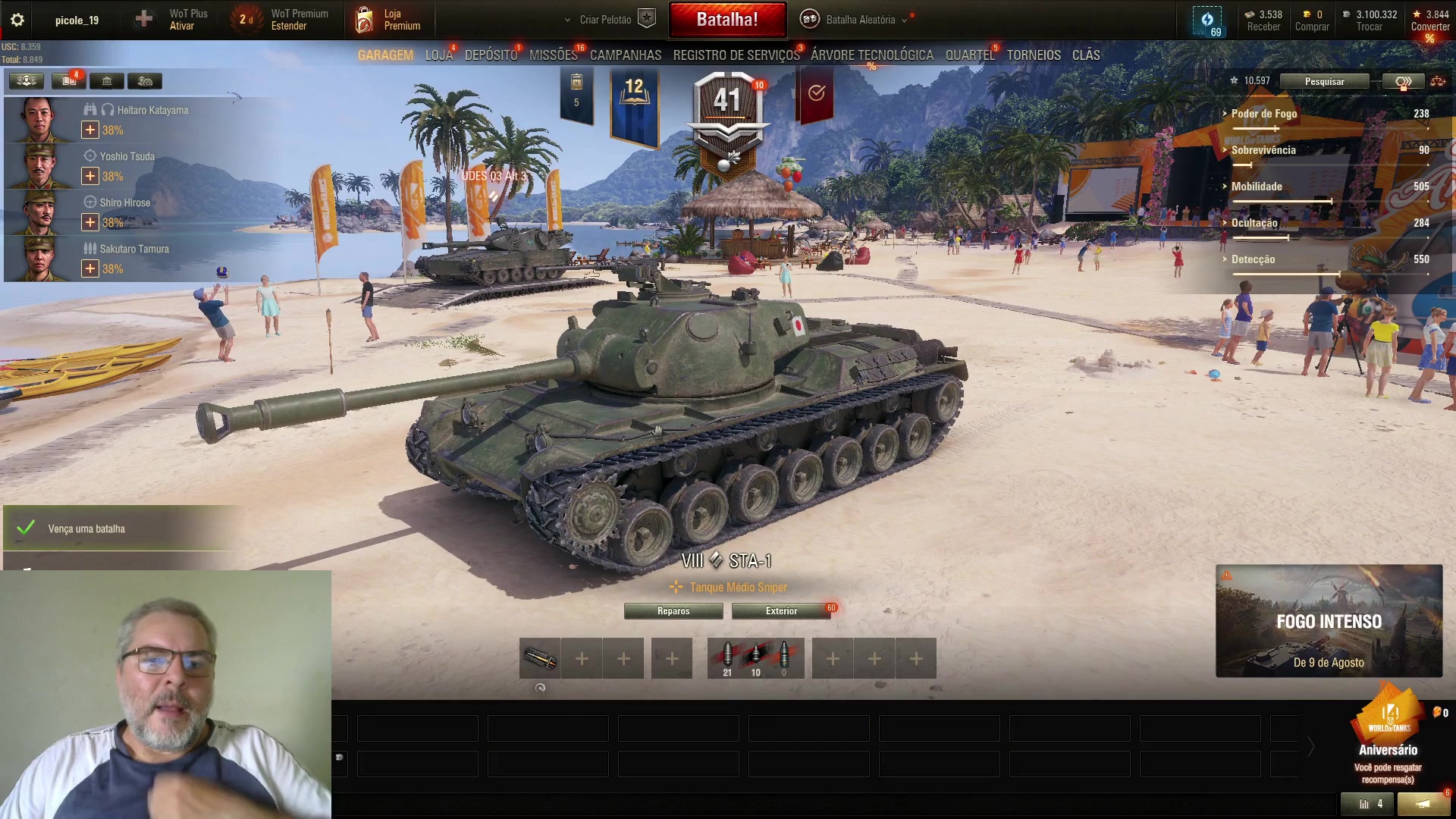The height and width of the screenshot is (819, 1456).
Task: Select the AP shell slot showing 21 rounds
Action: pyautogui.click(x=727, y=653)
